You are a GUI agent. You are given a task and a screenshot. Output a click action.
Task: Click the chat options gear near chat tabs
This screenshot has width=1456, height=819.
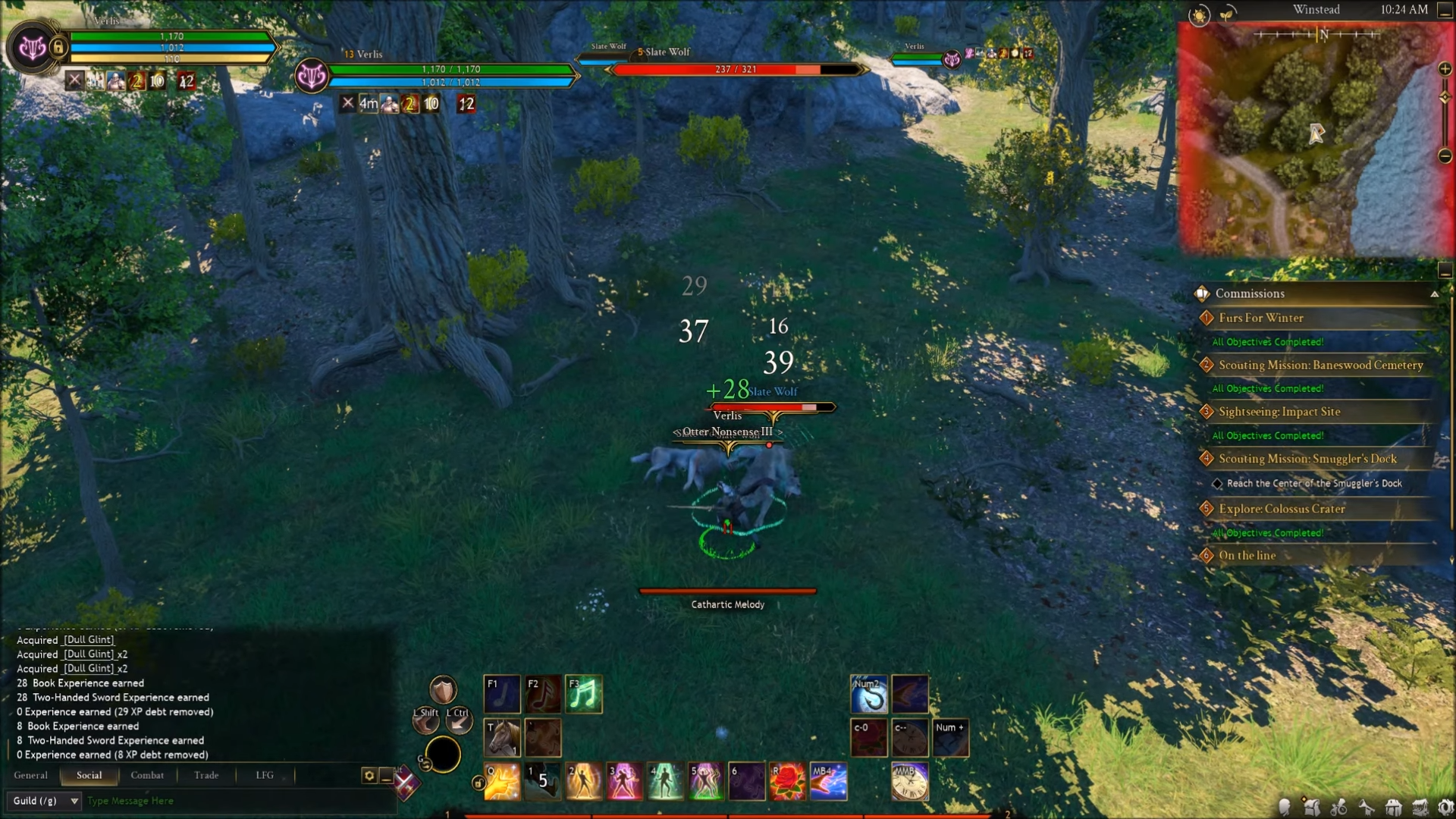tap(369, 775)
